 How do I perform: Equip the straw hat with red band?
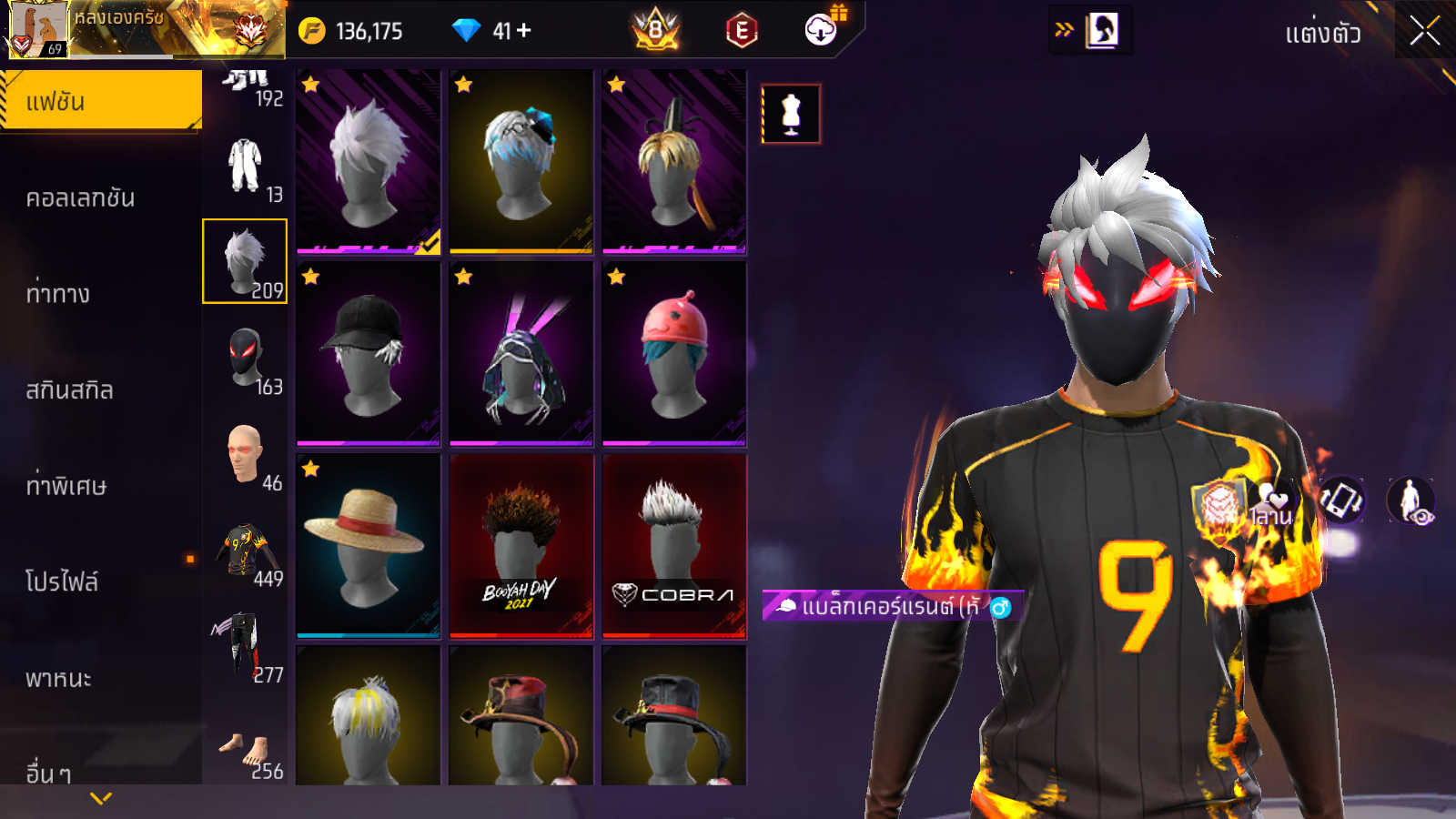tap(368, 545)
